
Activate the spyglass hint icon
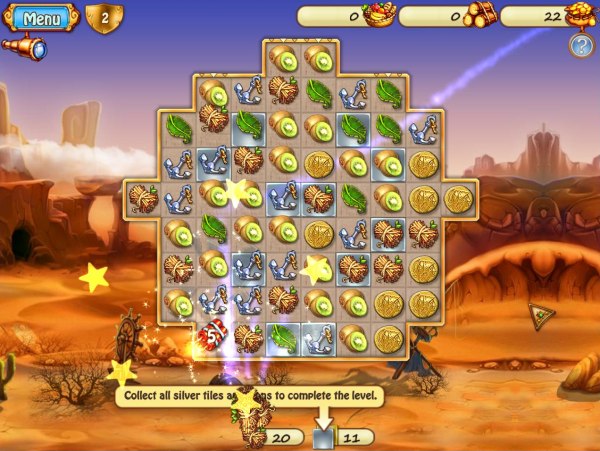pos(24,47)
